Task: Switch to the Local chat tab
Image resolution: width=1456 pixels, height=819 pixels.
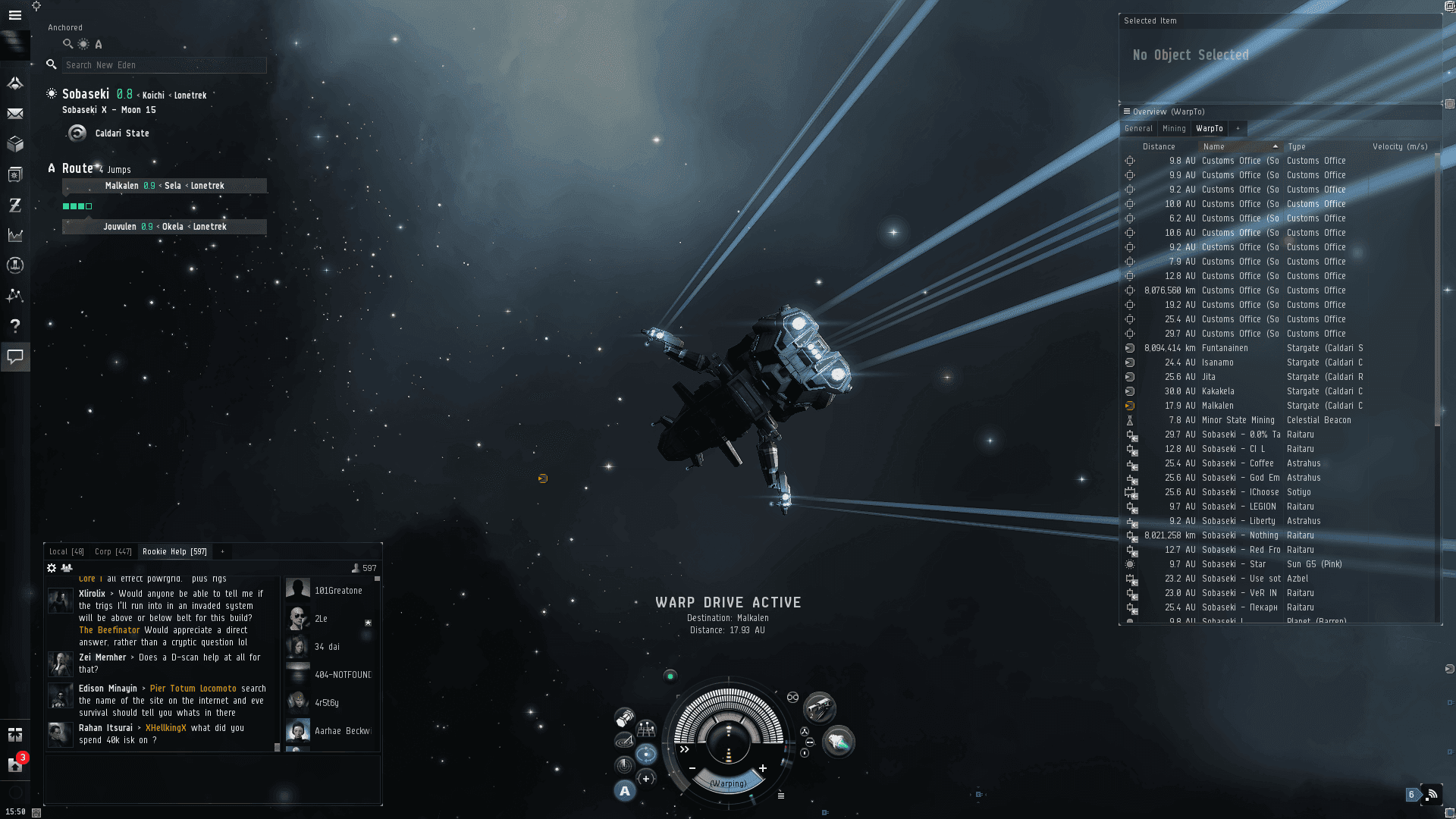Action: (x=66, y=552)
